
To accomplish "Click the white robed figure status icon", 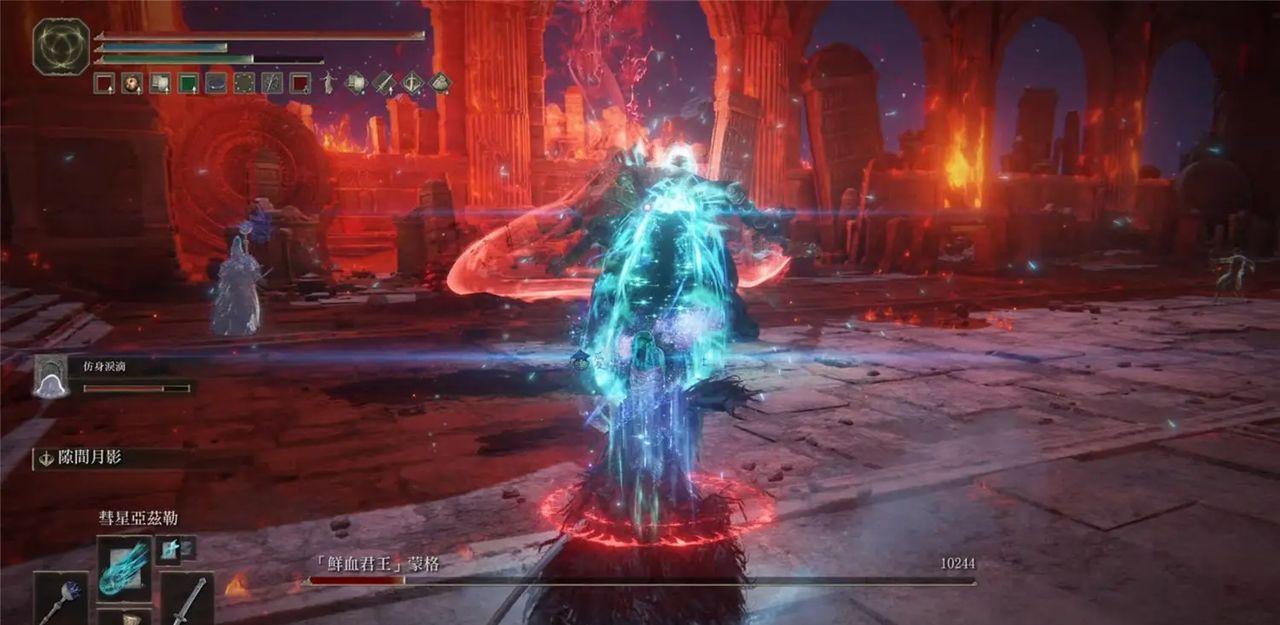I will 328,83.
